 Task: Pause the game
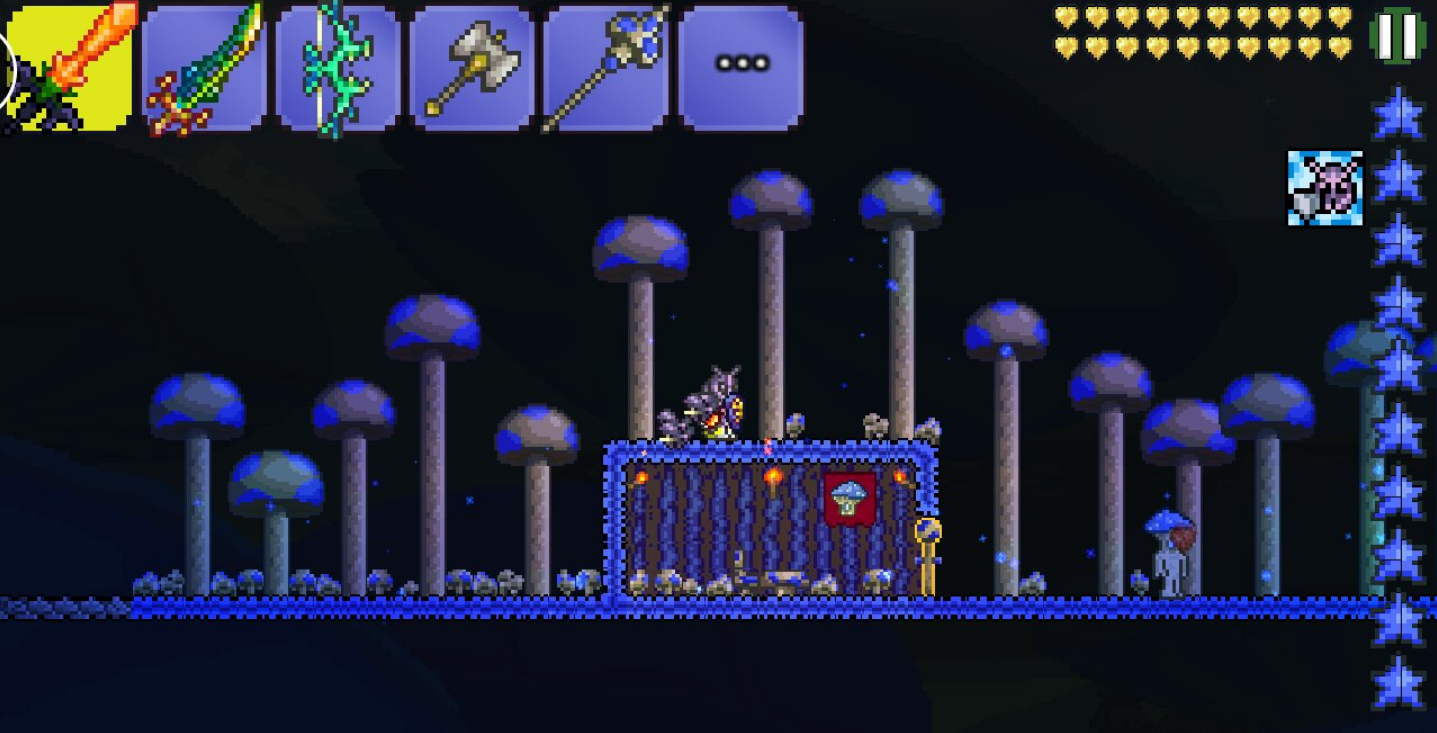(x=1397, y=35)
